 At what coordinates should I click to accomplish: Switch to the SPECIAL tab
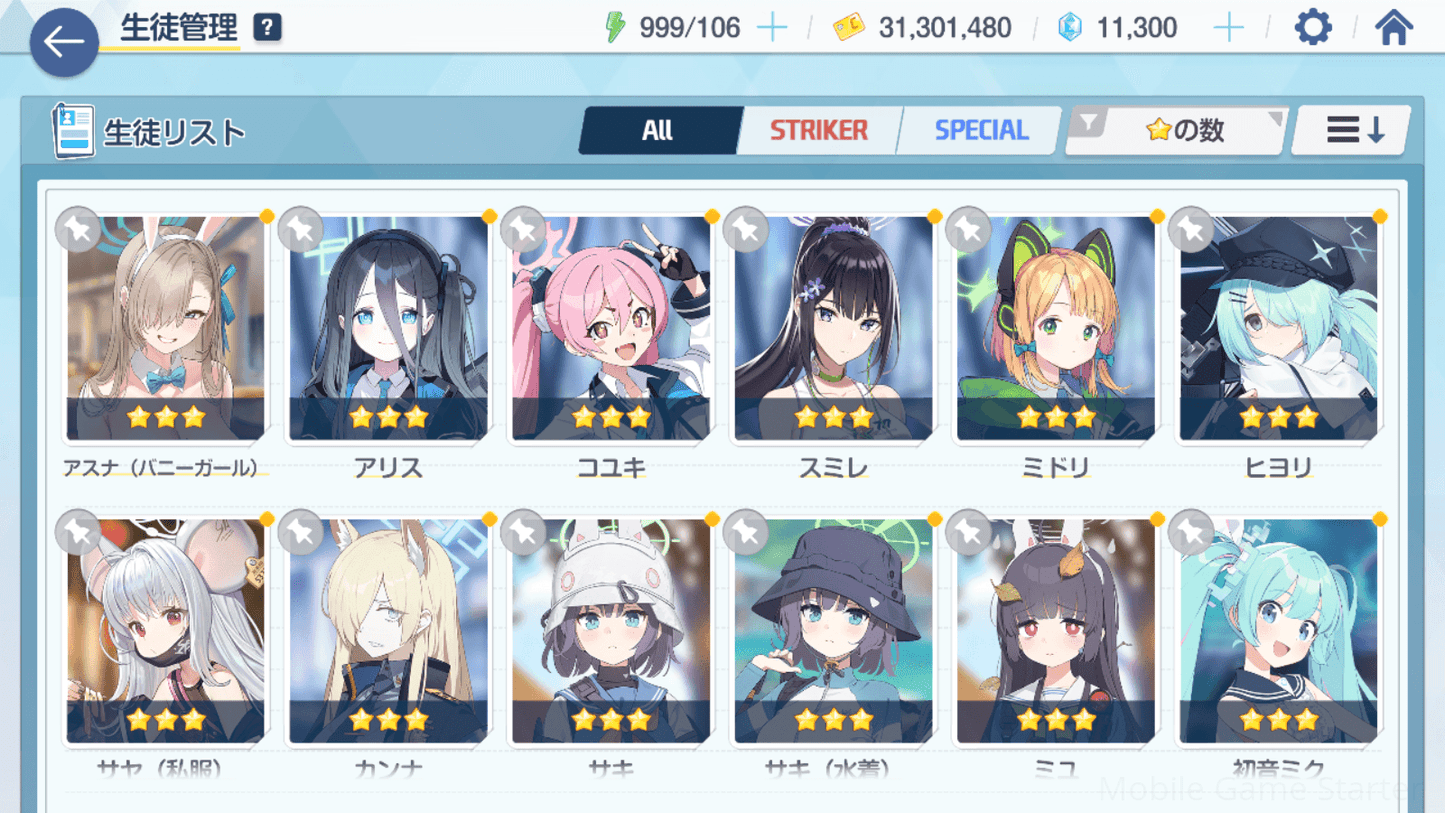pyautogui.click(x=980, y=131)
